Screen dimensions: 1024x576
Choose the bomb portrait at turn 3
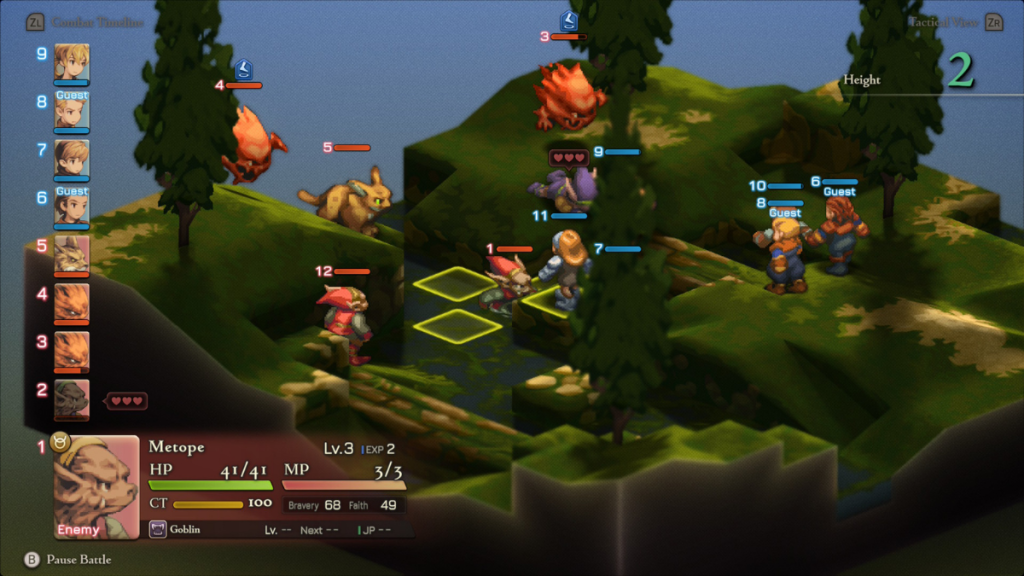(x=71, y=350)
